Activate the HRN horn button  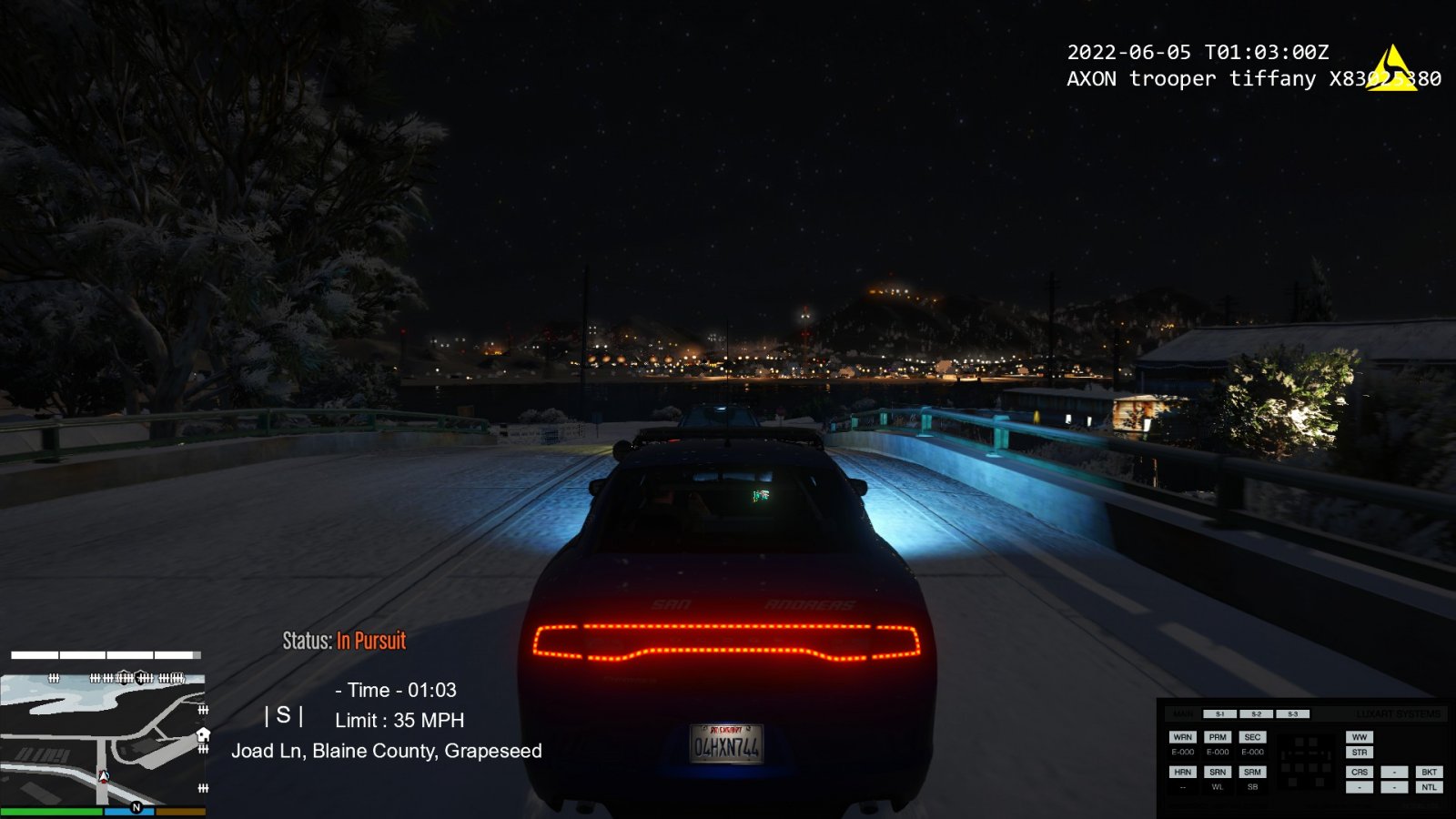click(1182, 772)
